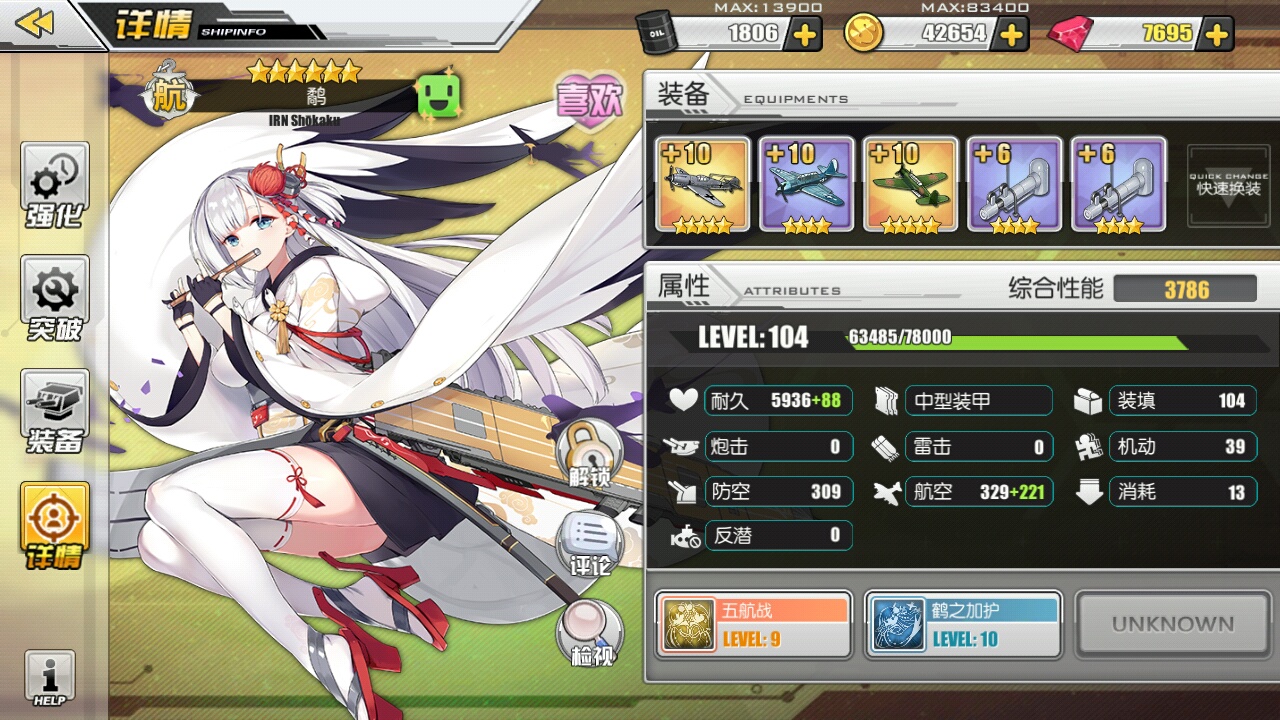This screenshot has width=1280, height=720.
Task: Open the 快速换装 quick change button
Action: tap(1227, 182)
